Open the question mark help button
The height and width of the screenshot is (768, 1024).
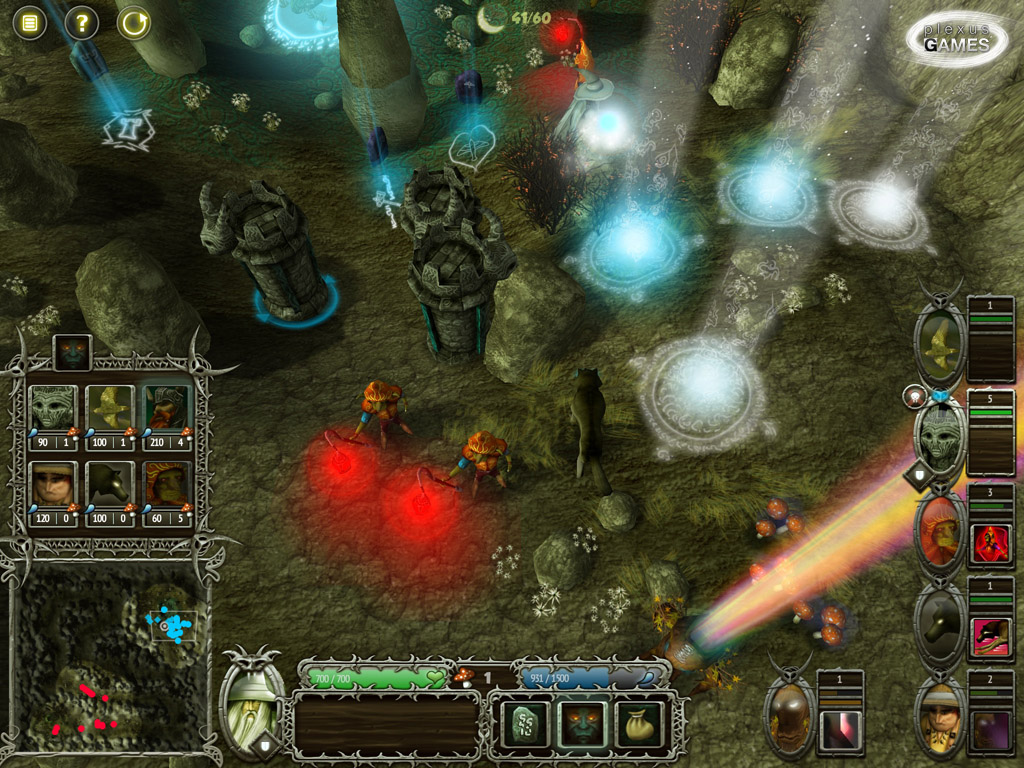point(81,22)
